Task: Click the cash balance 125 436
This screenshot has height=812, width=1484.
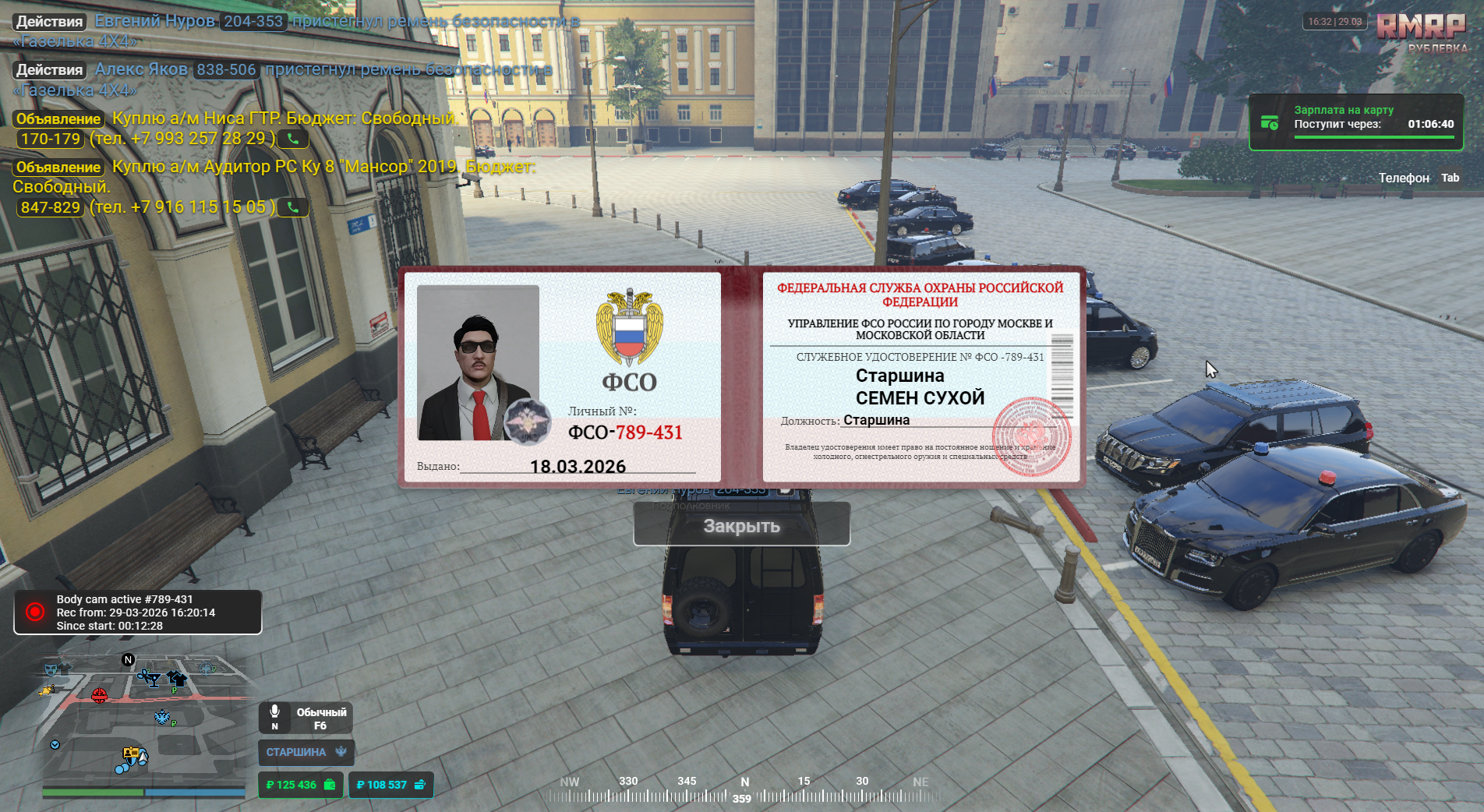Action: coord(300,785)
